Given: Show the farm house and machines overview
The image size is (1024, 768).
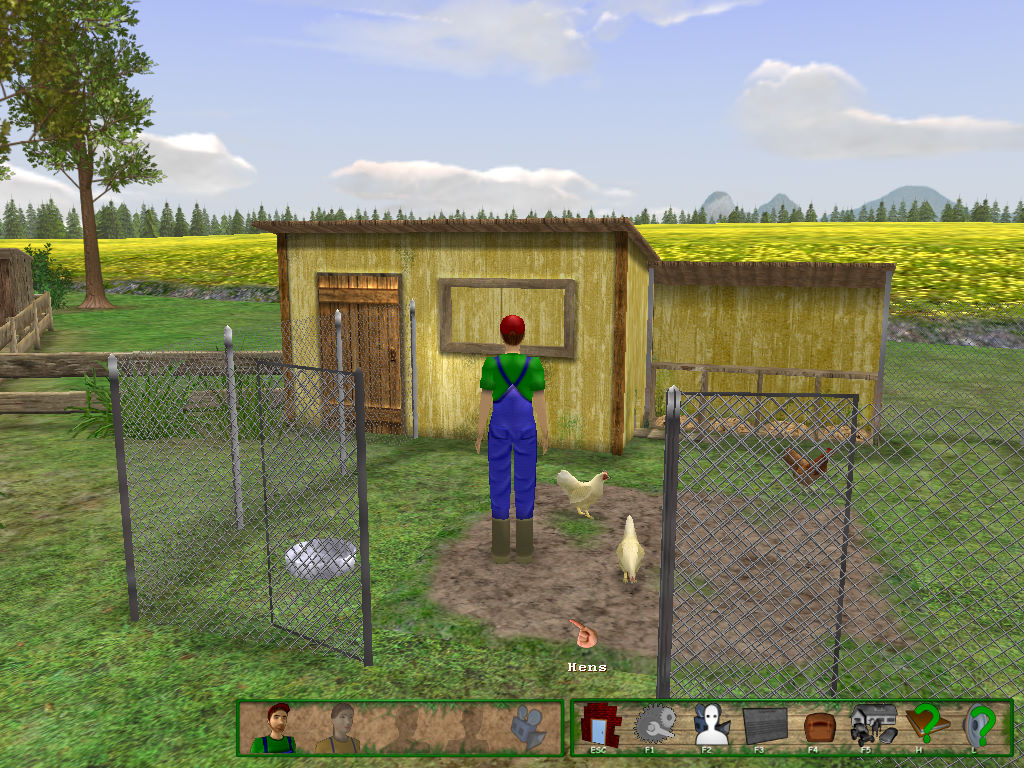Looking at the screenshot, I should [872, 722].
